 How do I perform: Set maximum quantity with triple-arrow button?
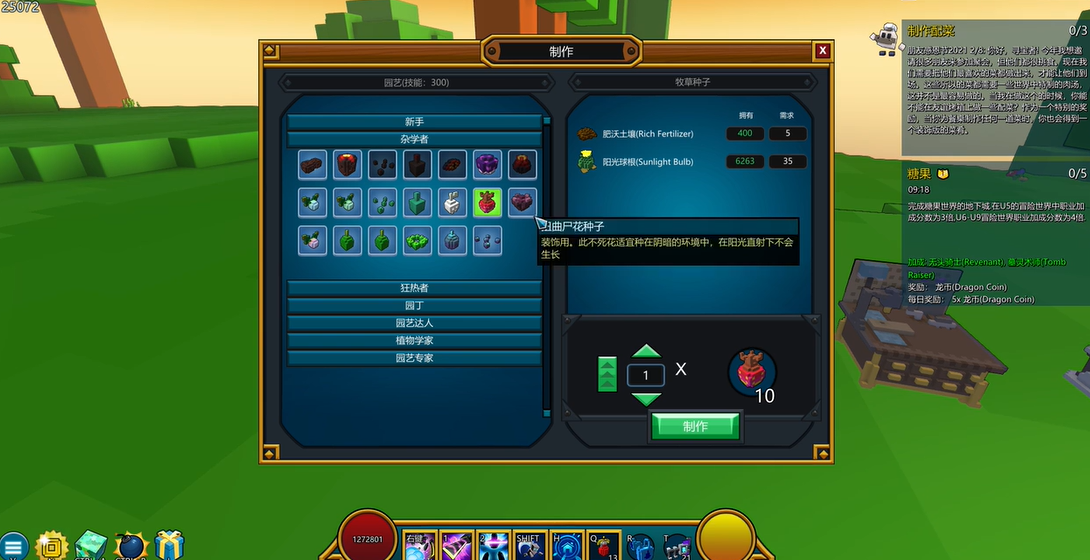pyautogui.click(x=607, y=374)
